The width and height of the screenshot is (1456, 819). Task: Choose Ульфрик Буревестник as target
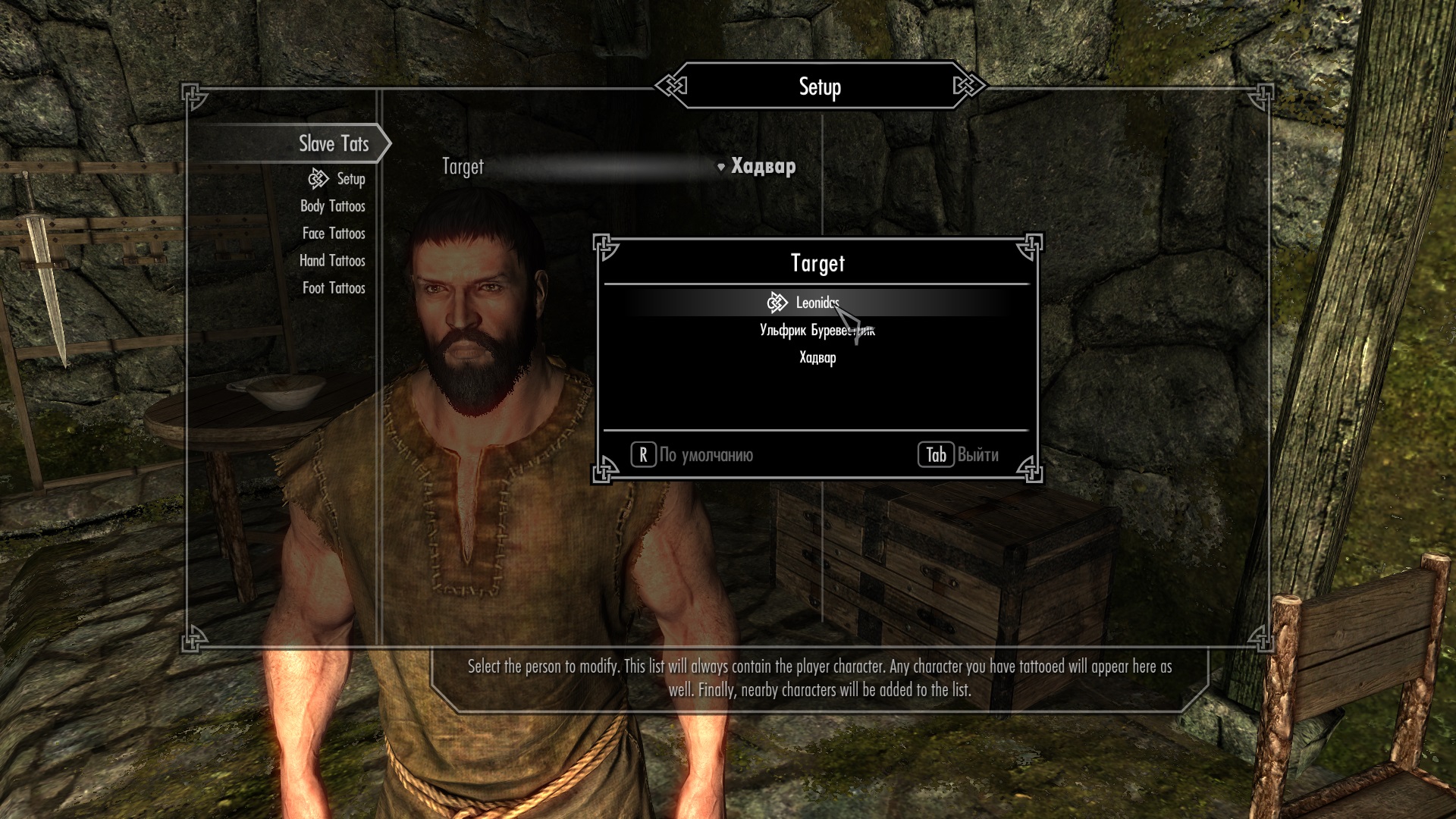[x=817, y=331]
